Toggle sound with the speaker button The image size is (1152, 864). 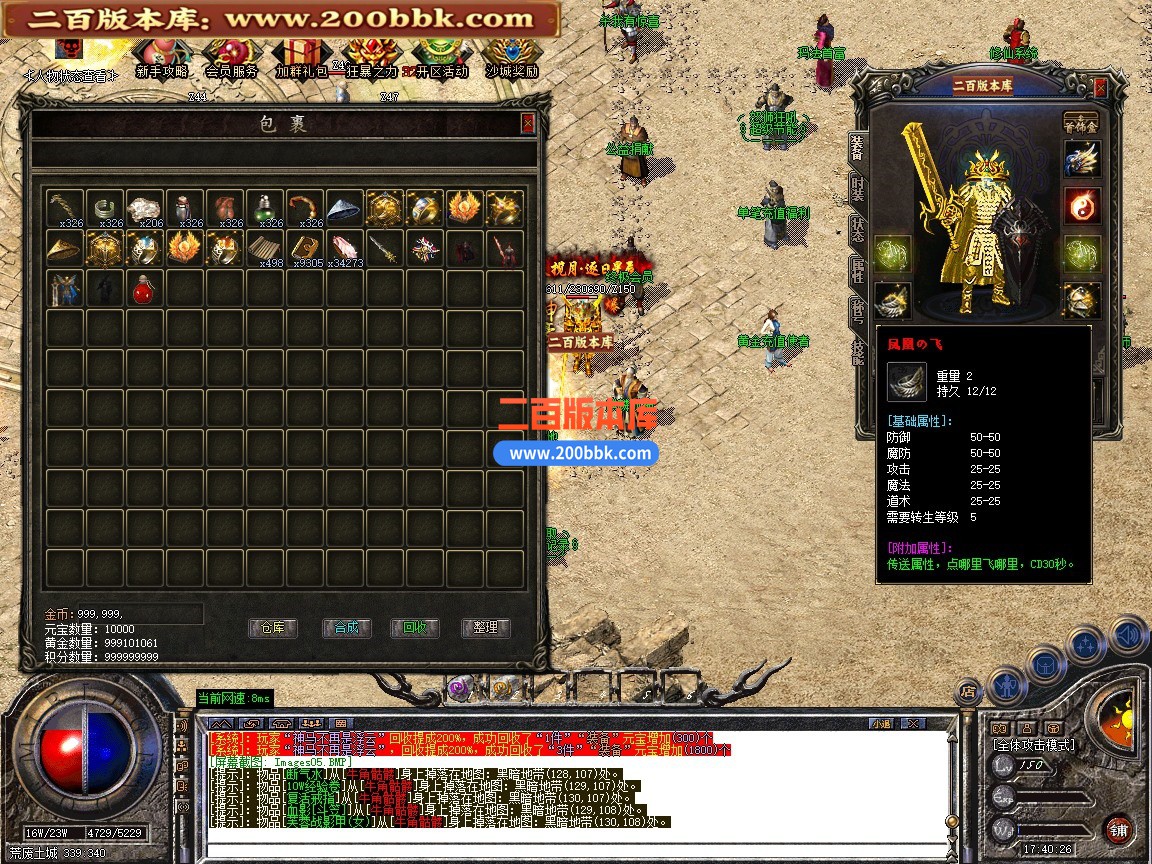[1126, 634]
